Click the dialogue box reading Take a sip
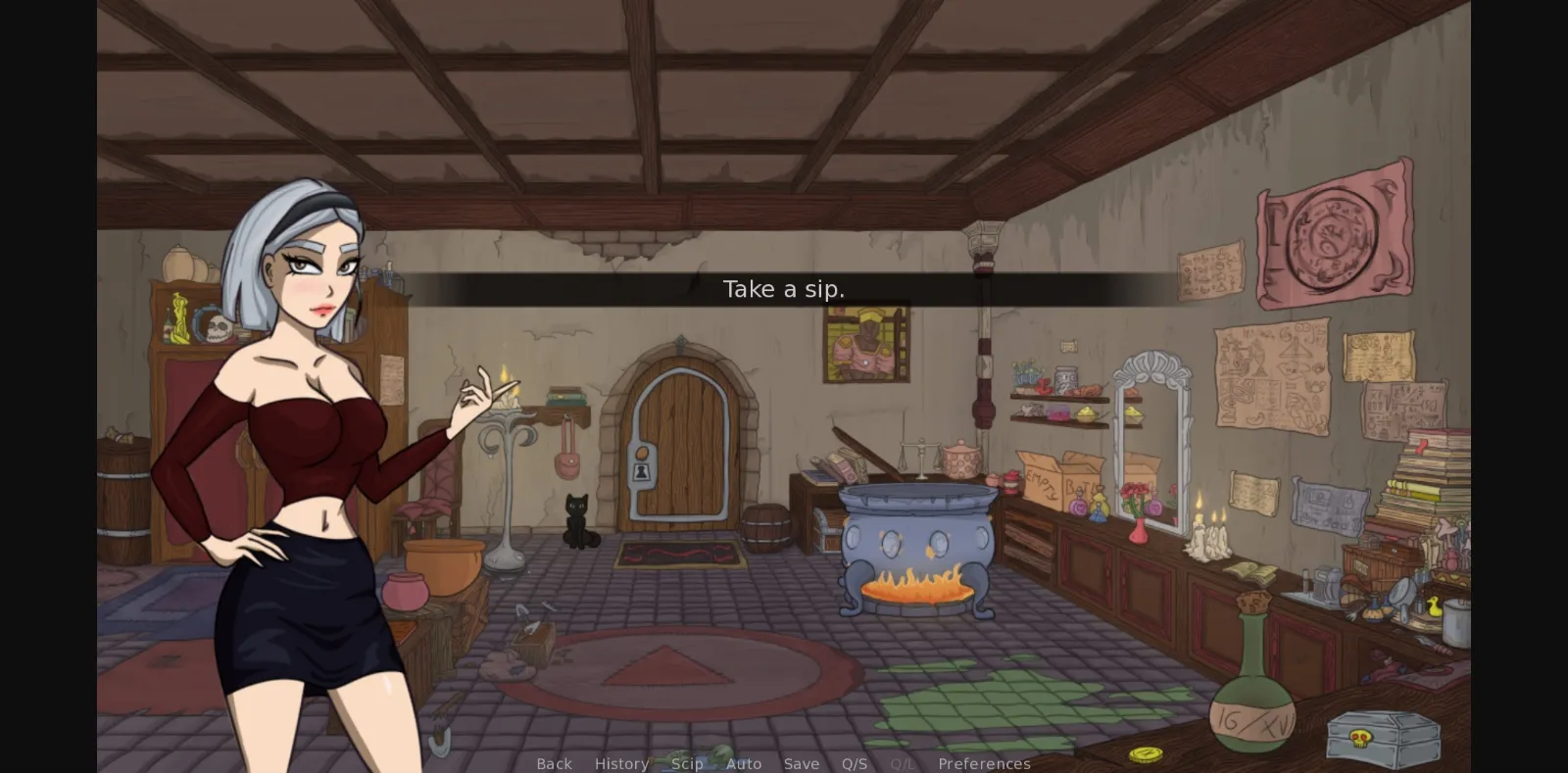The width and height of the screenshot is (1568, 773). pyautogui.click(x=783, y=289)
